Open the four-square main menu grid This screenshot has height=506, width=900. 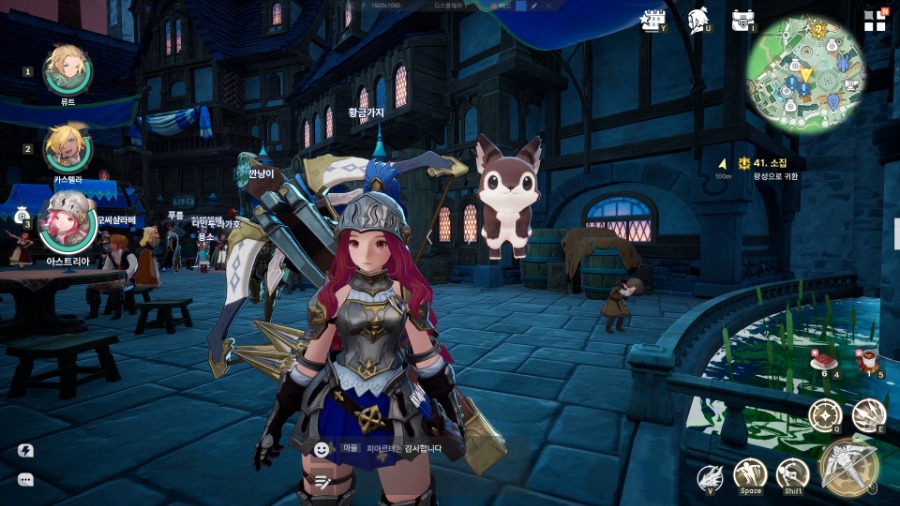coord(875,21)
